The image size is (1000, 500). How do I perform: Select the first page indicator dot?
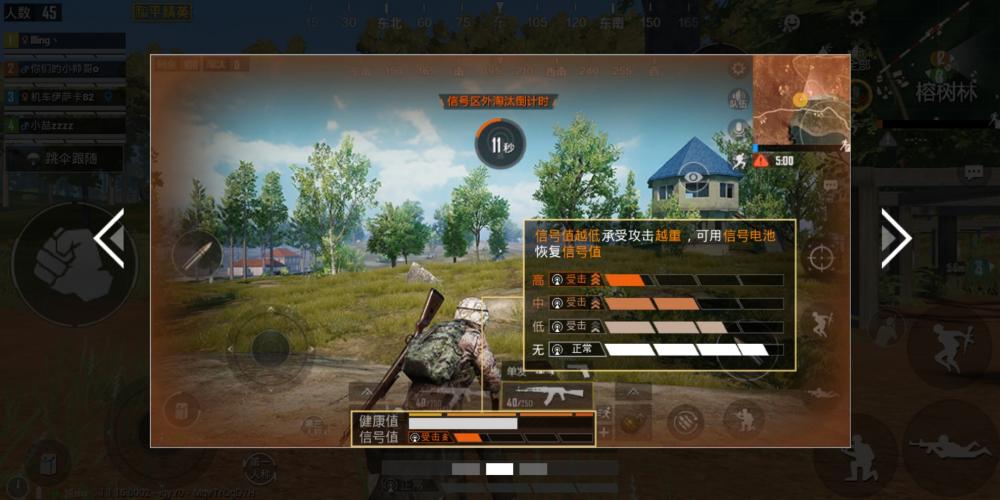click(466, 469)
